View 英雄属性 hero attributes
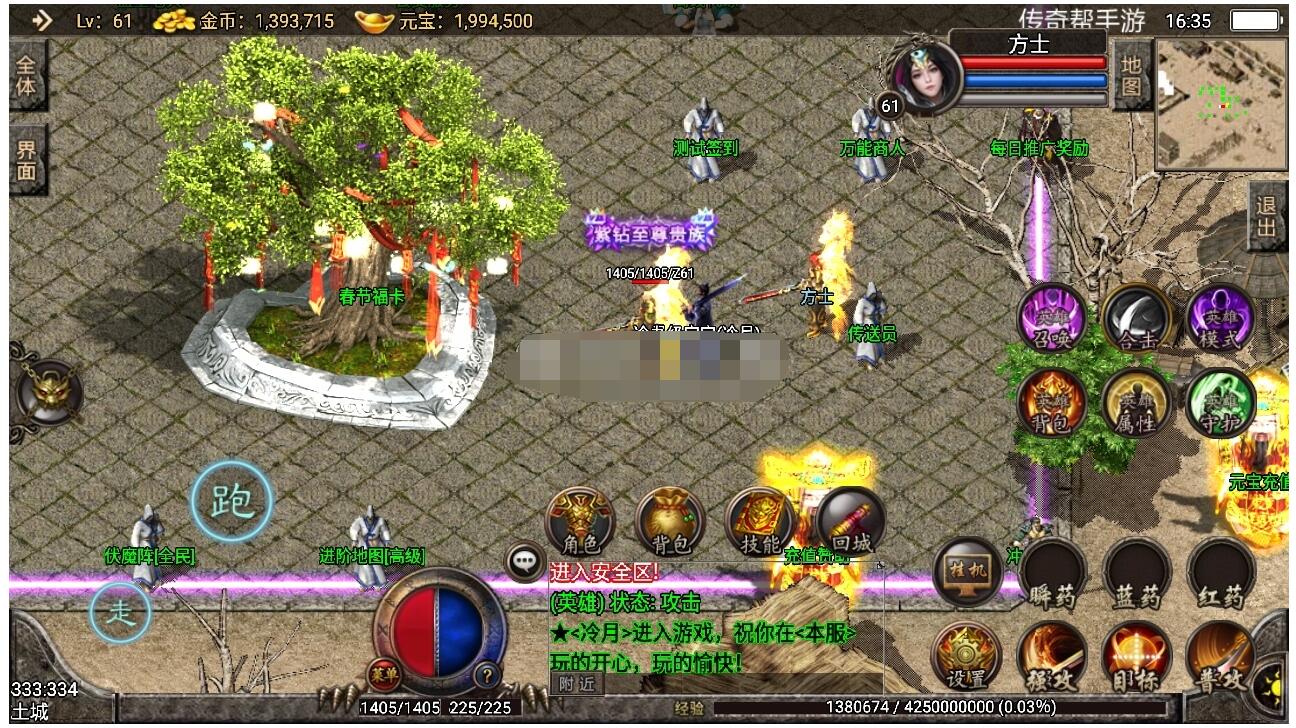Viewport: 1296px width, 728px height. click(x=1137, y=403)
